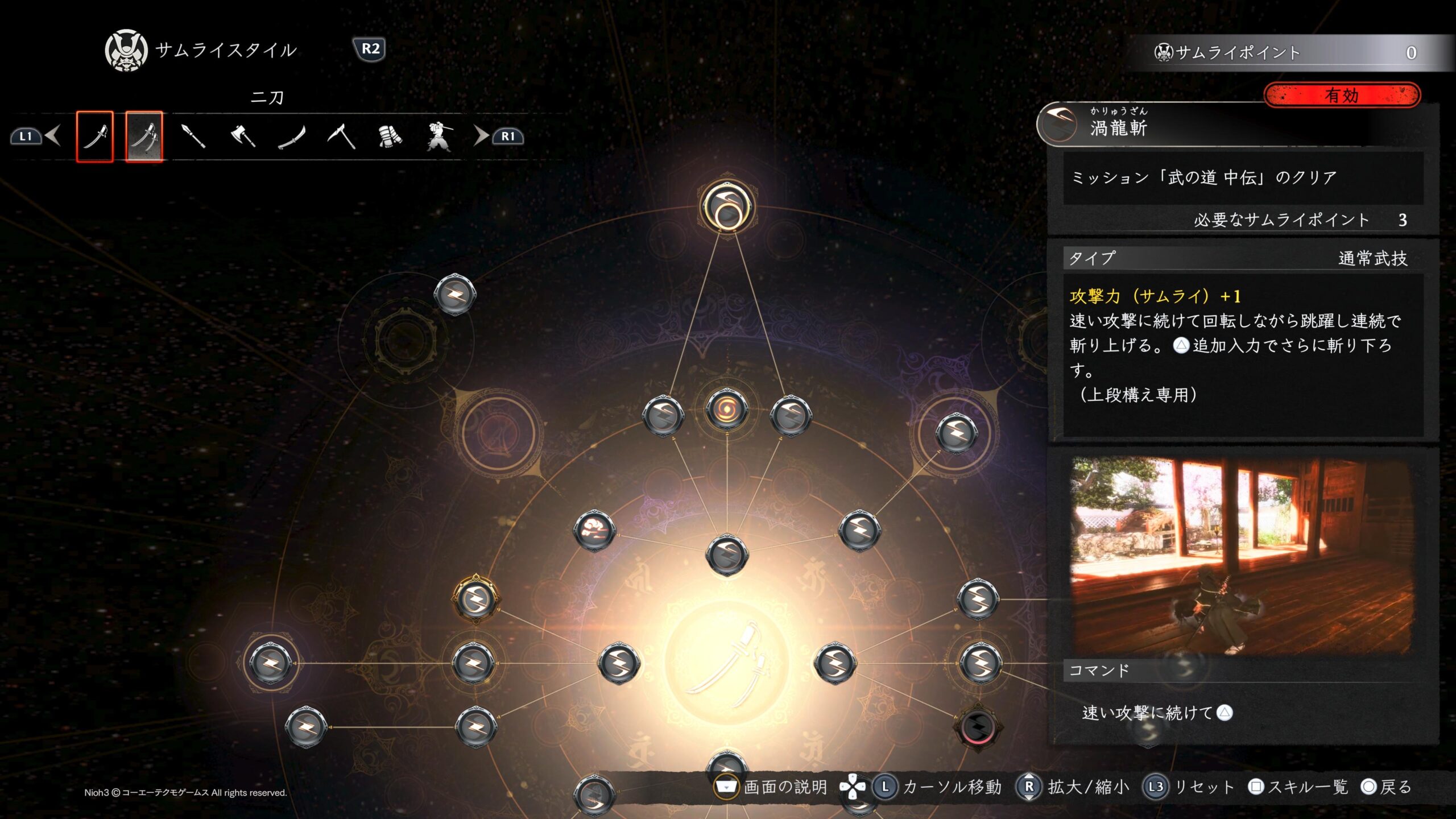Click the Samurai Style helmet icon
Screen dimensions: 1456x819
126,51
